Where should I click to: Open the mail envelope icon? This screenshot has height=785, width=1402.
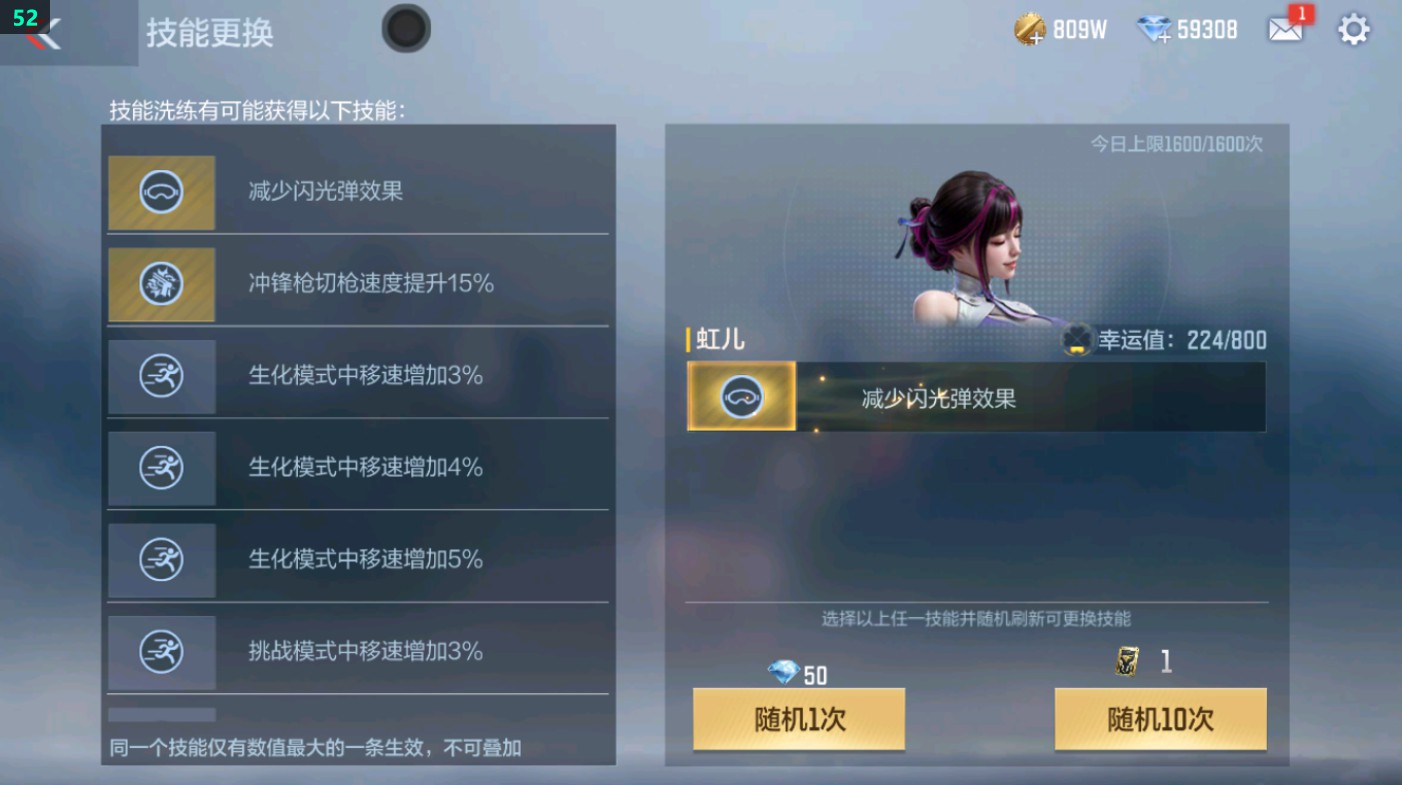click(x=1286, y=30)
